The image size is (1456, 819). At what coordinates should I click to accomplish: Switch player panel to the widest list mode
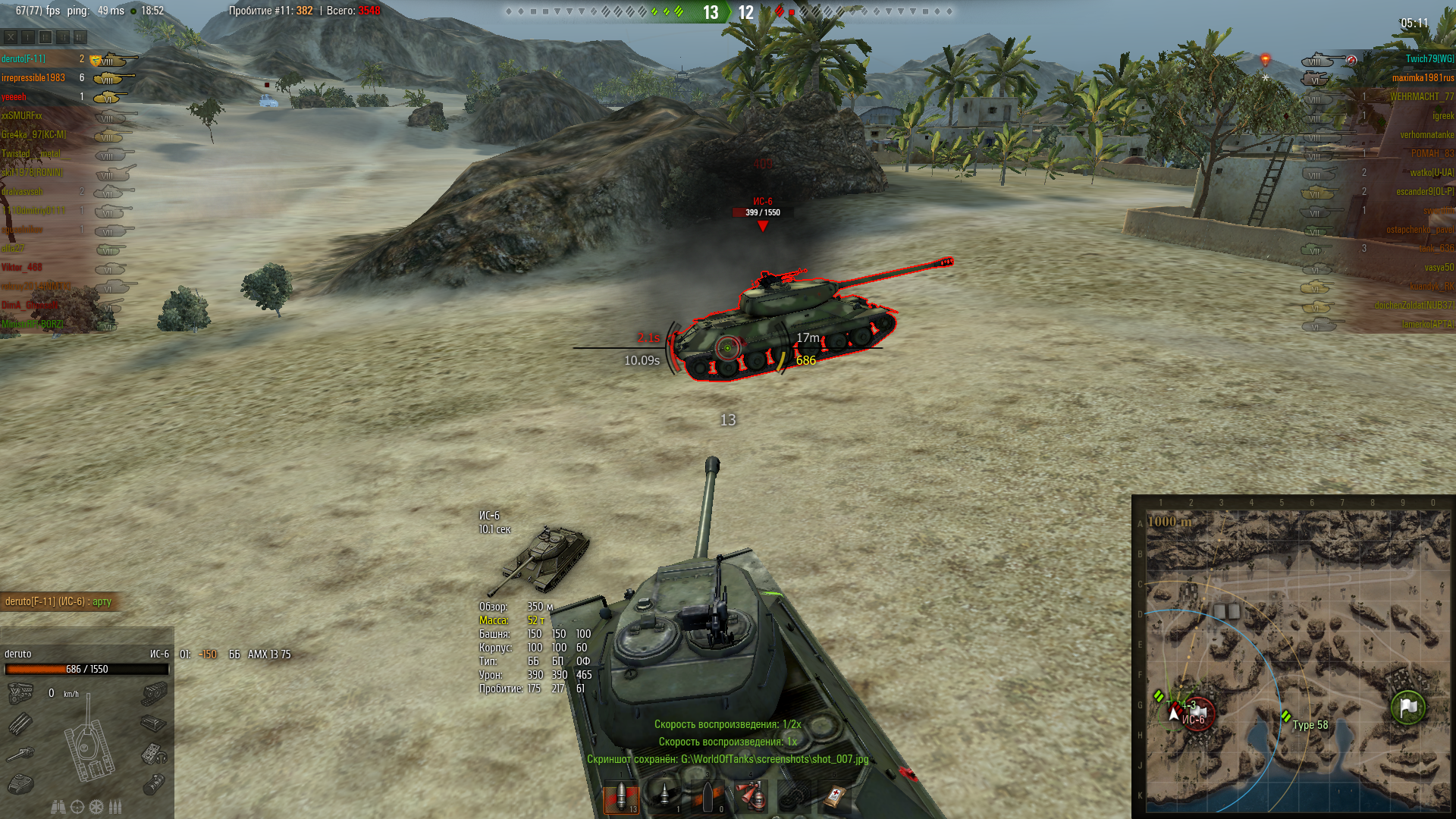80,37
